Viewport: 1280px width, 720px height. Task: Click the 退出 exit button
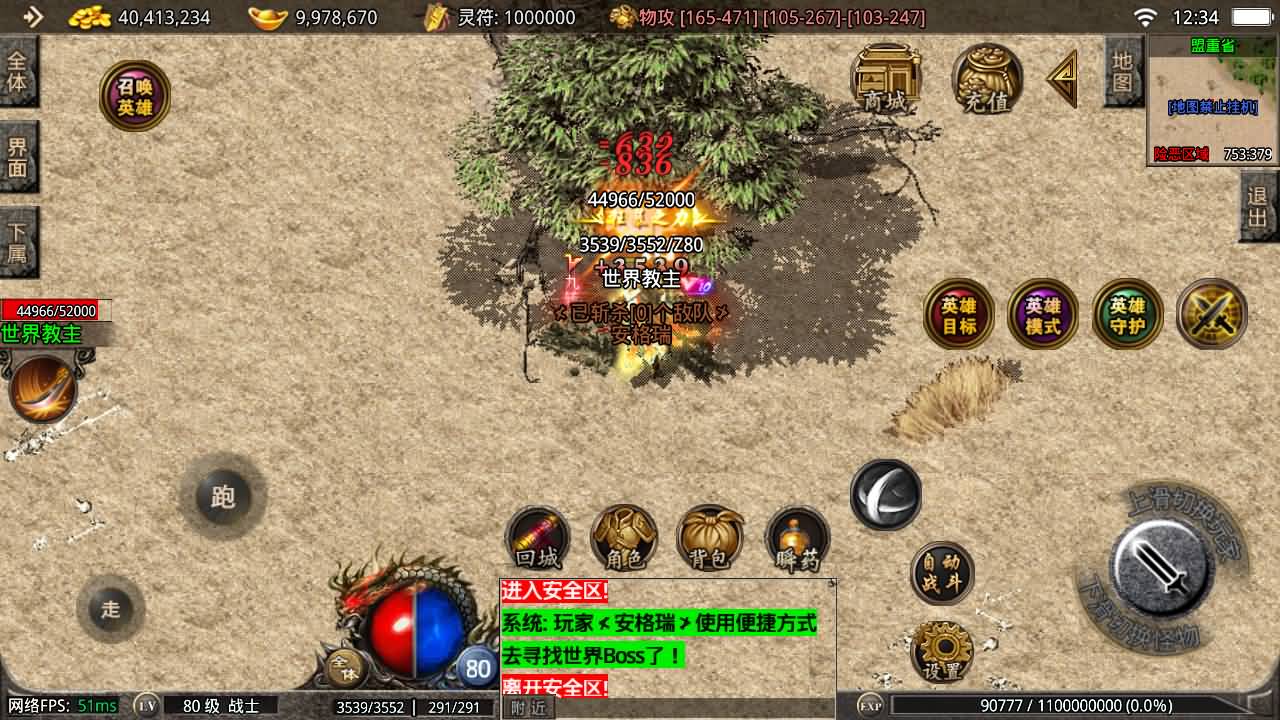point(1258,206)
